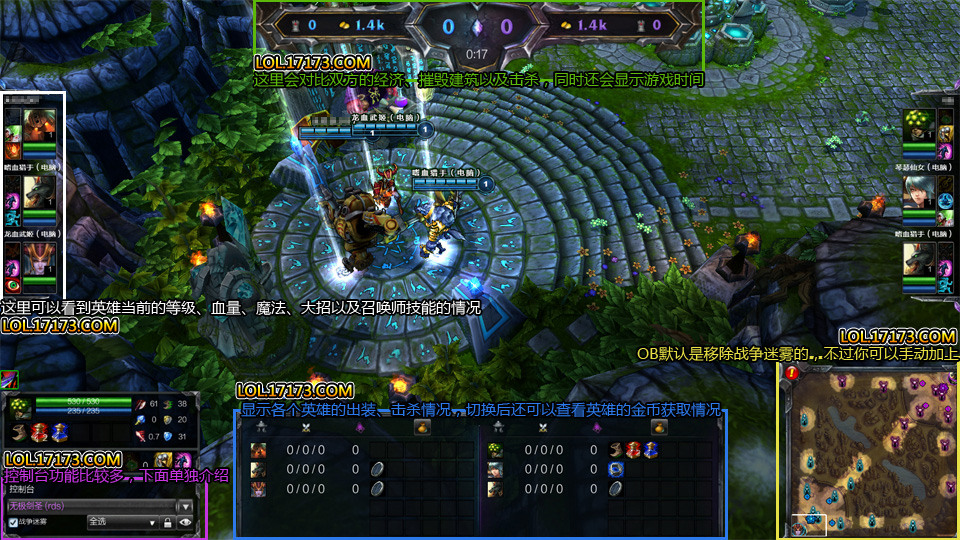Click the purple summoner spell icon in control panel

coord(184,460)
